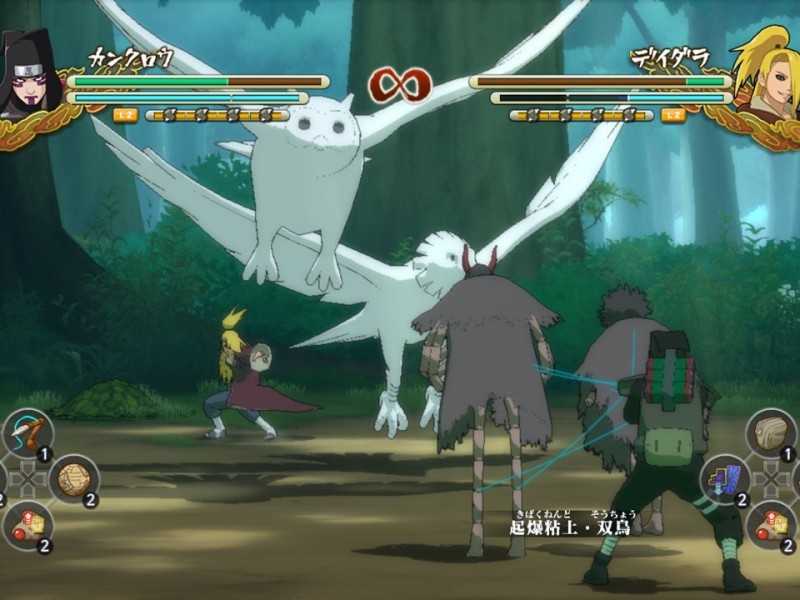Screen dimensions: 800x600
Task: Use the paper-wrapped ball item on the left
Action: pyautogui.click(x=73, y=479)
